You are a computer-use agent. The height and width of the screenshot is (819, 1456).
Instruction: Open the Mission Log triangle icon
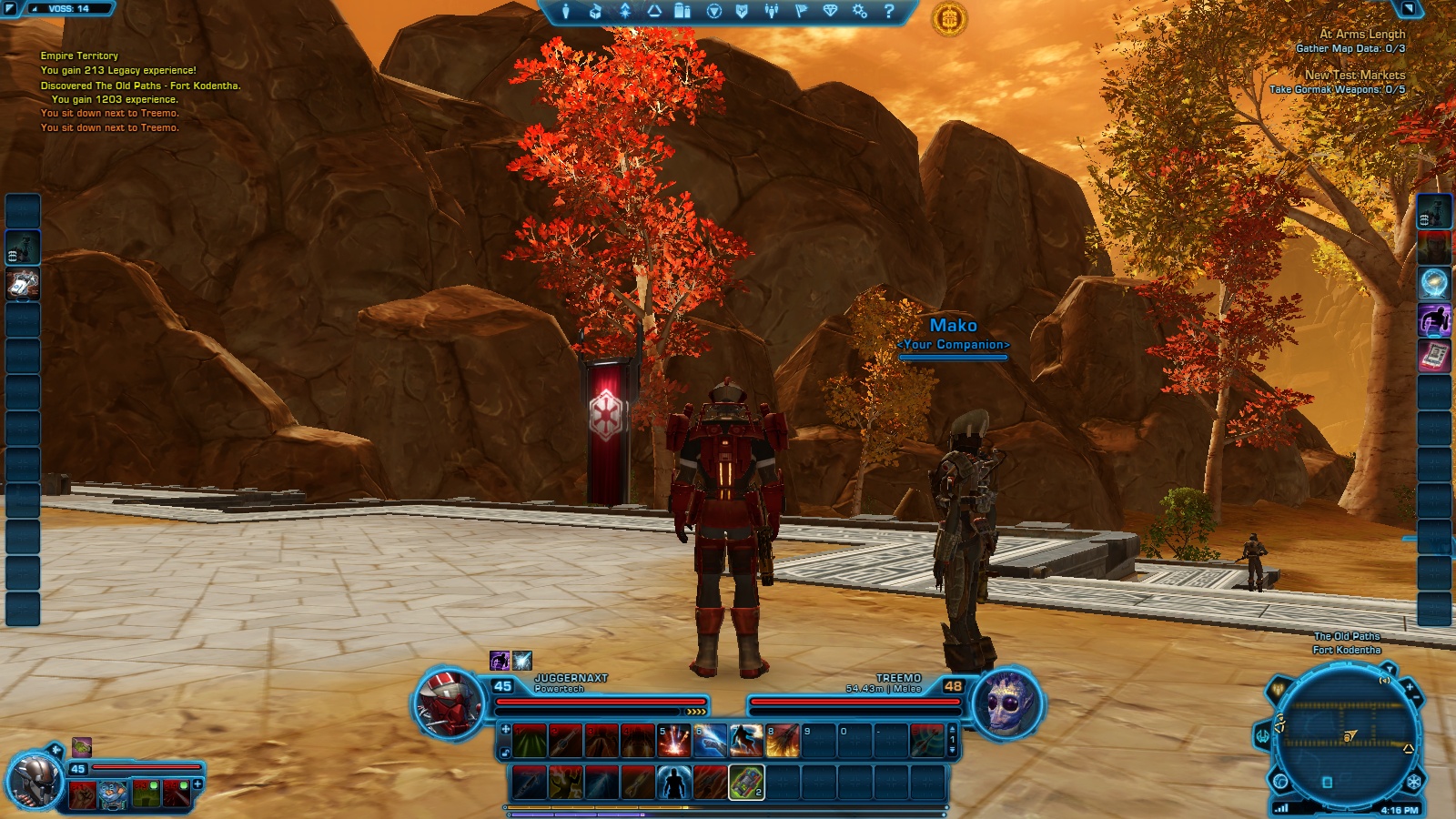pos(653,12)
